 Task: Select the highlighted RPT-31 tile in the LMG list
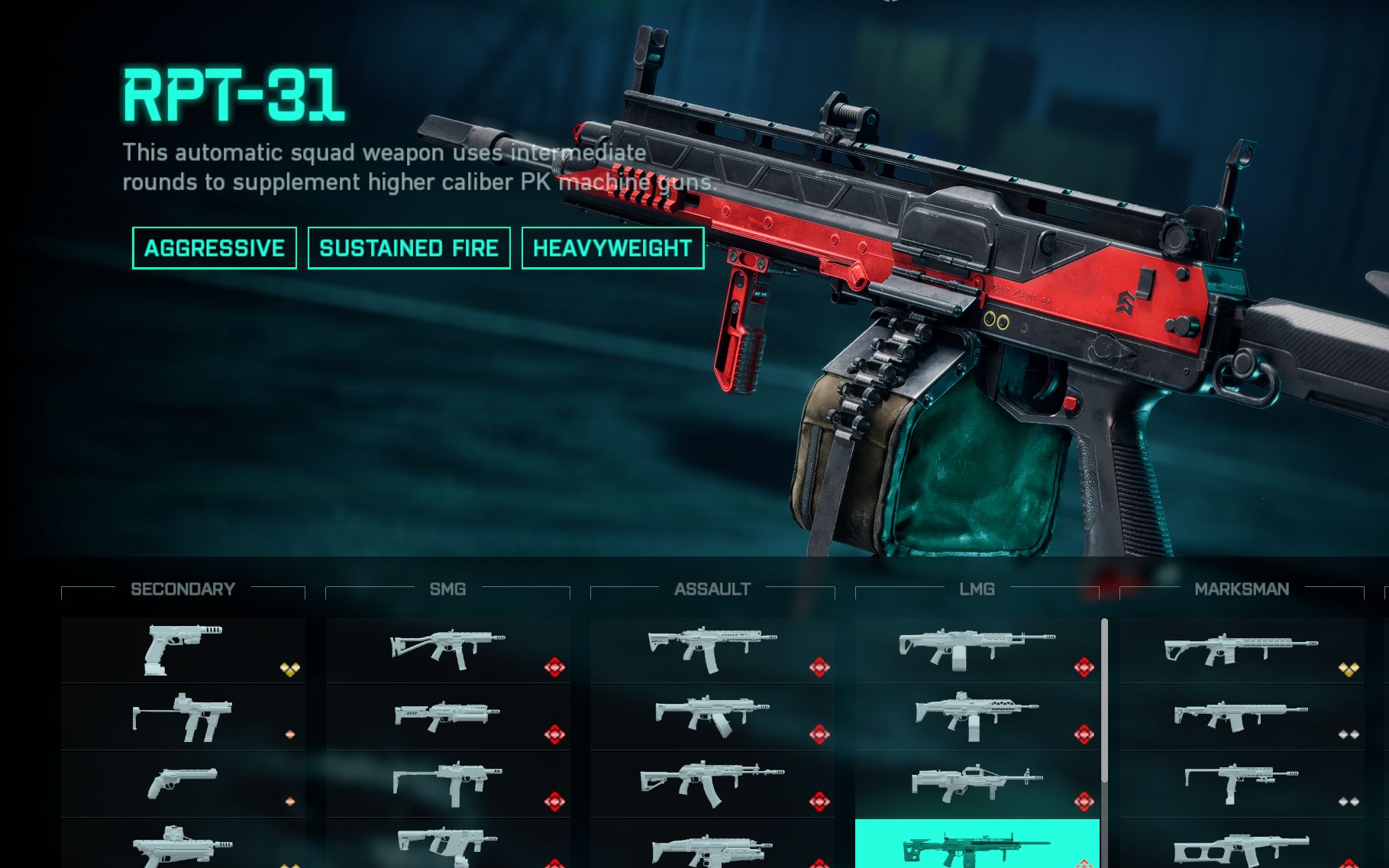977,844
